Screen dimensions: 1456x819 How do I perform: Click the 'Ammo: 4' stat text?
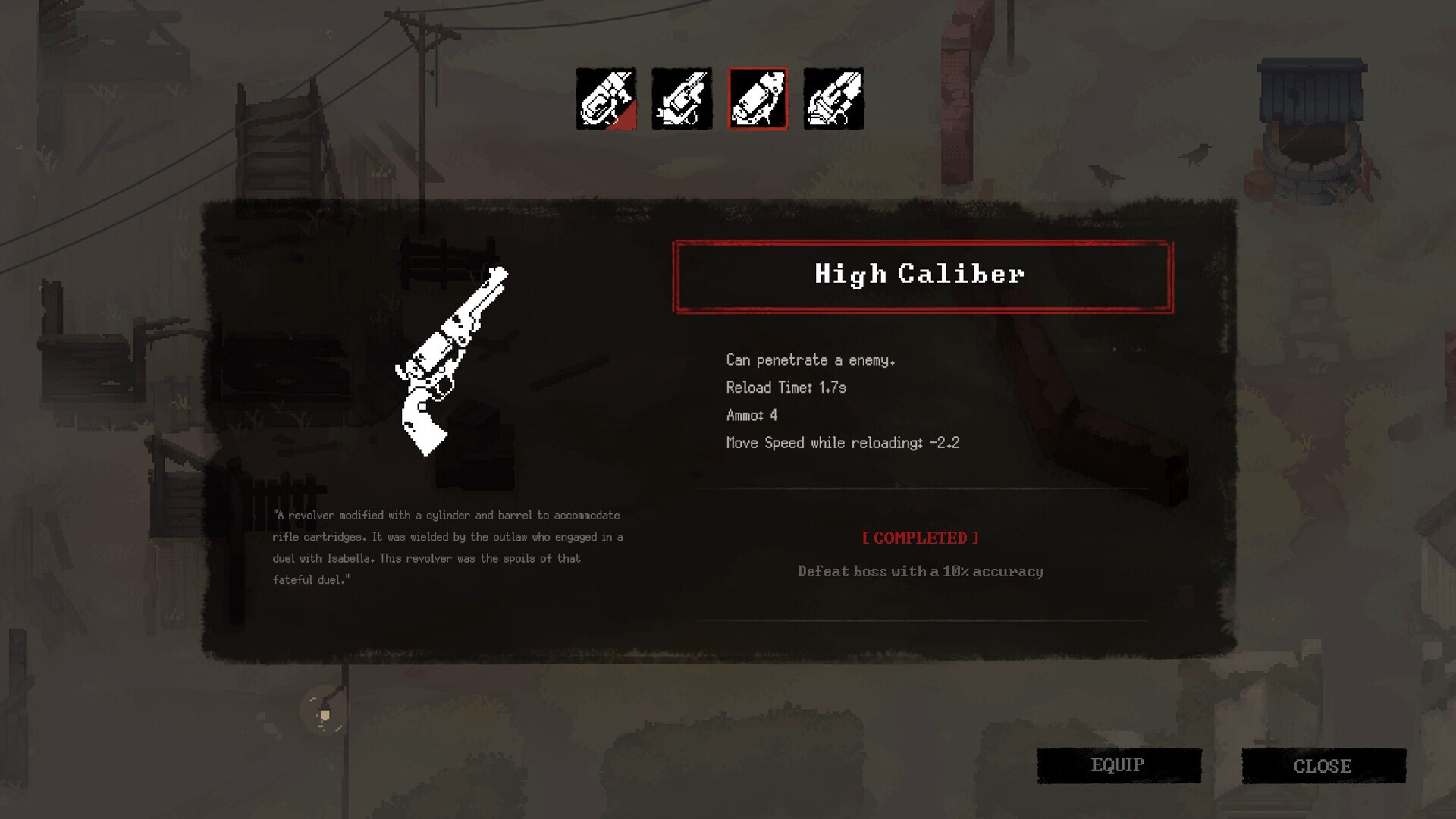751,415
